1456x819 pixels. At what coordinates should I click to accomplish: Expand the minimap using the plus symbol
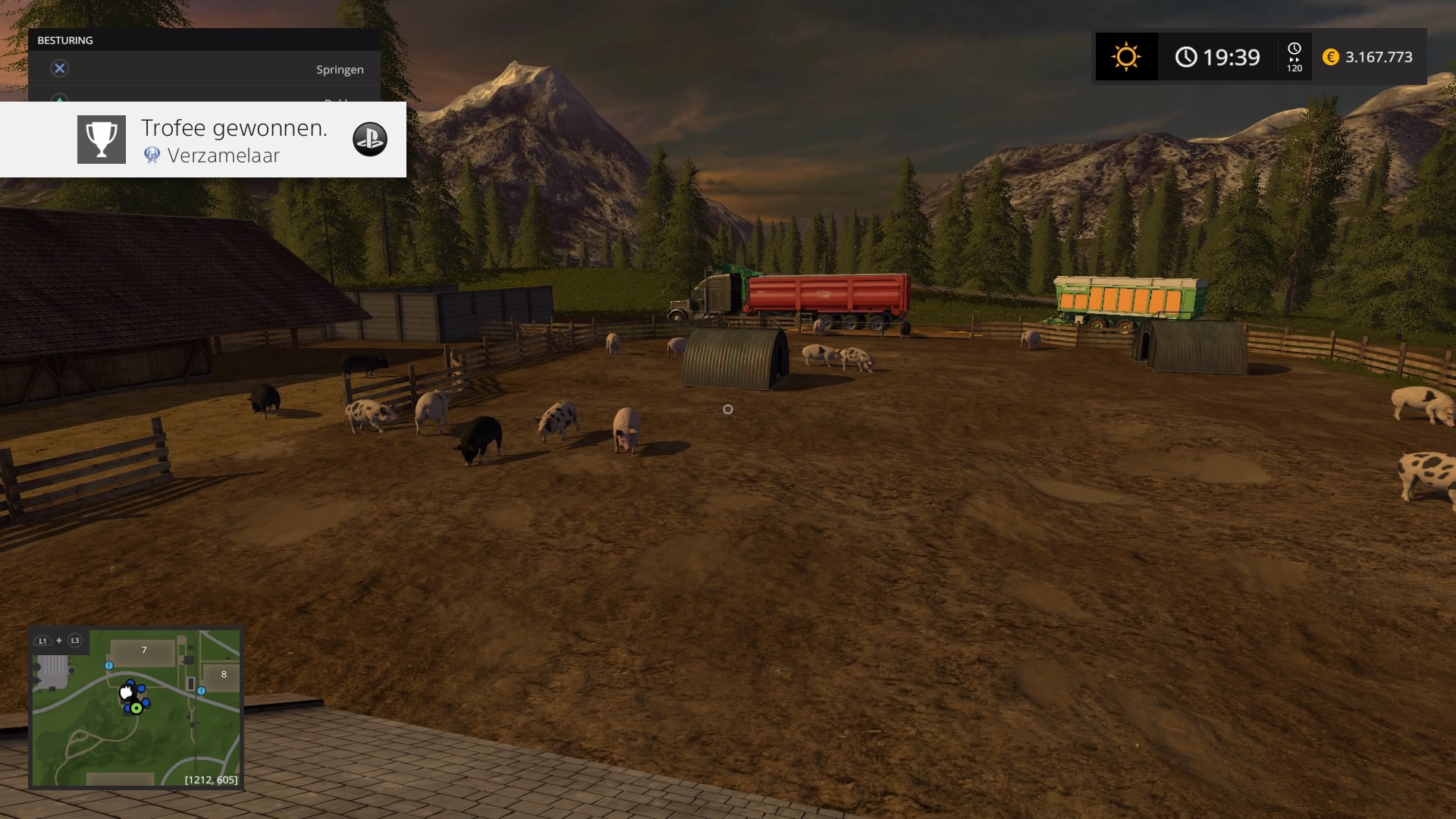59,640
